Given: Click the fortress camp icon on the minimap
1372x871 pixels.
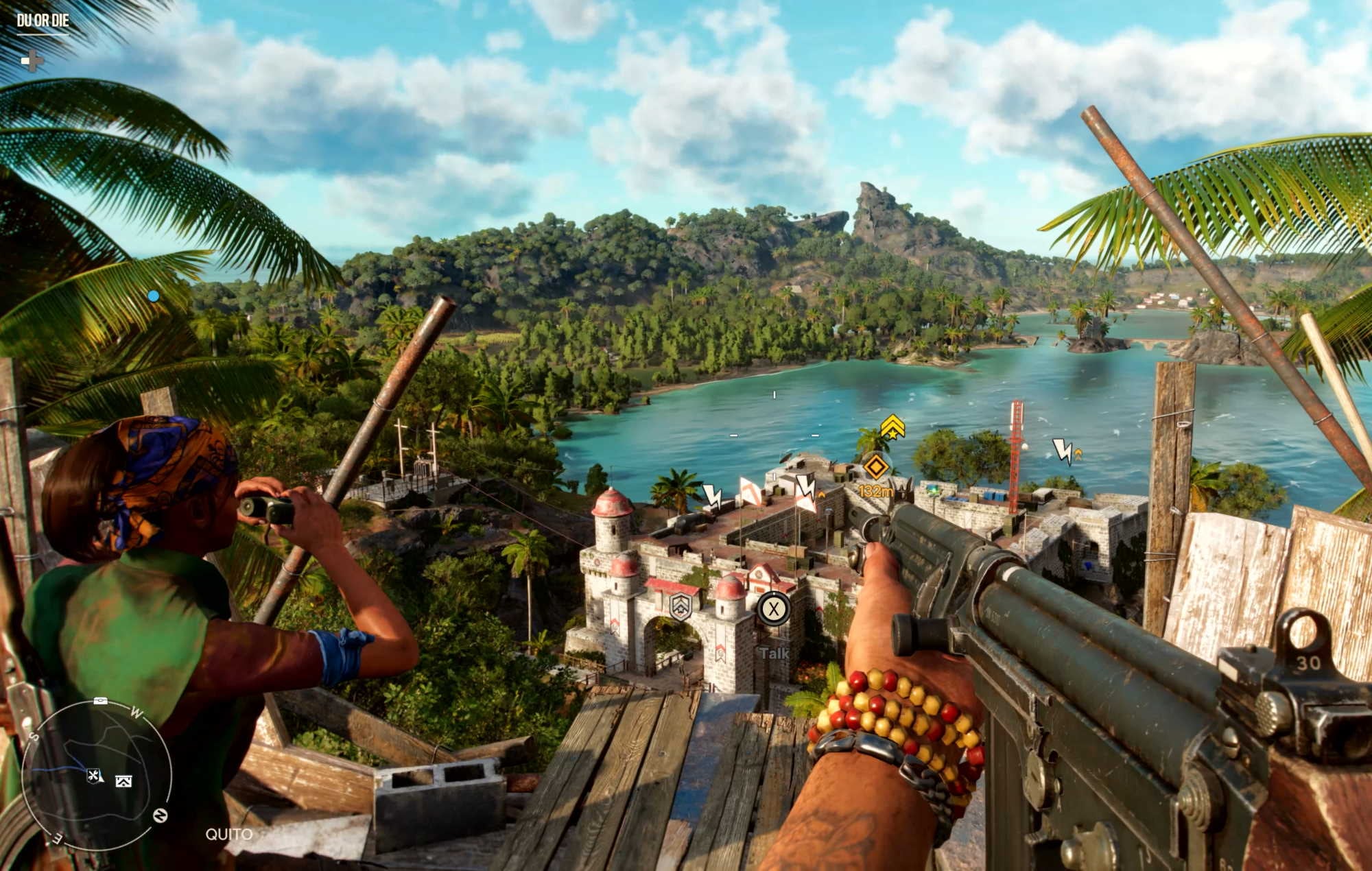Looking at the screenshot, I should pos(123,781).
